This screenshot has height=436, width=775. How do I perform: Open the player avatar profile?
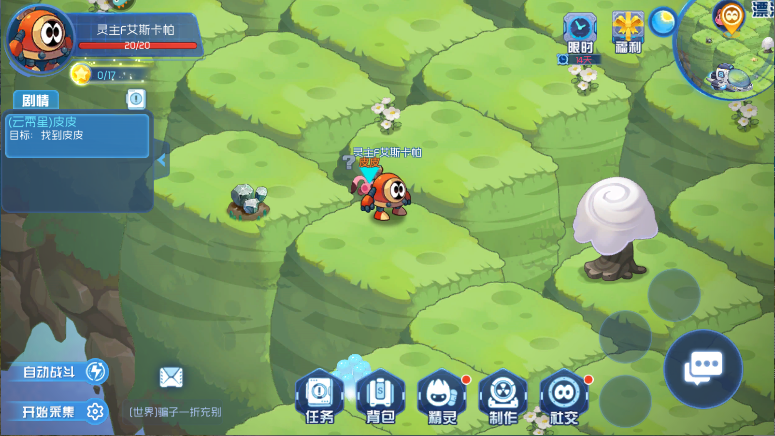pos(37,38)
